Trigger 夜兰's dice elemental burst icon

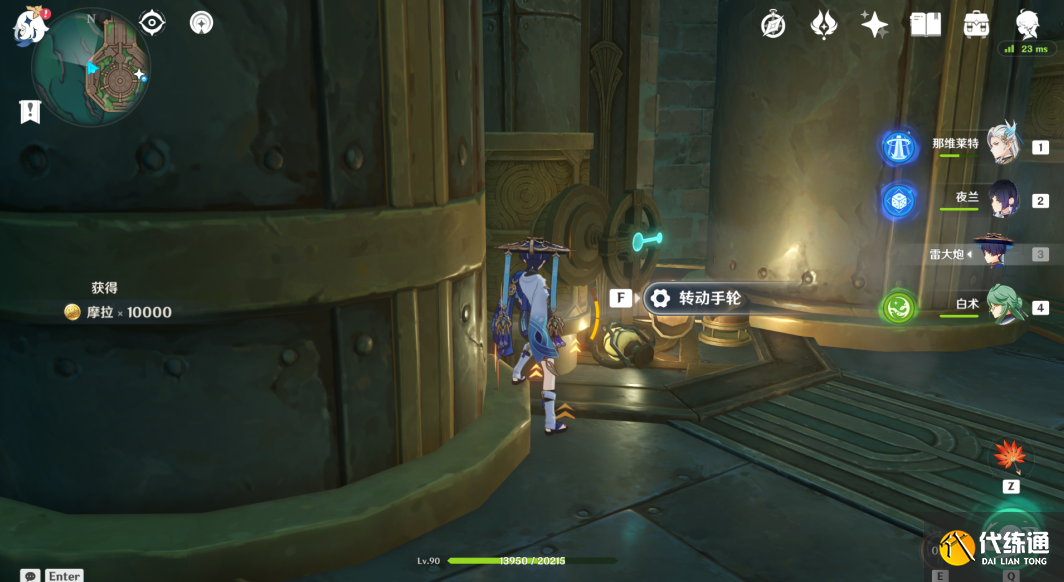(899, 201)
